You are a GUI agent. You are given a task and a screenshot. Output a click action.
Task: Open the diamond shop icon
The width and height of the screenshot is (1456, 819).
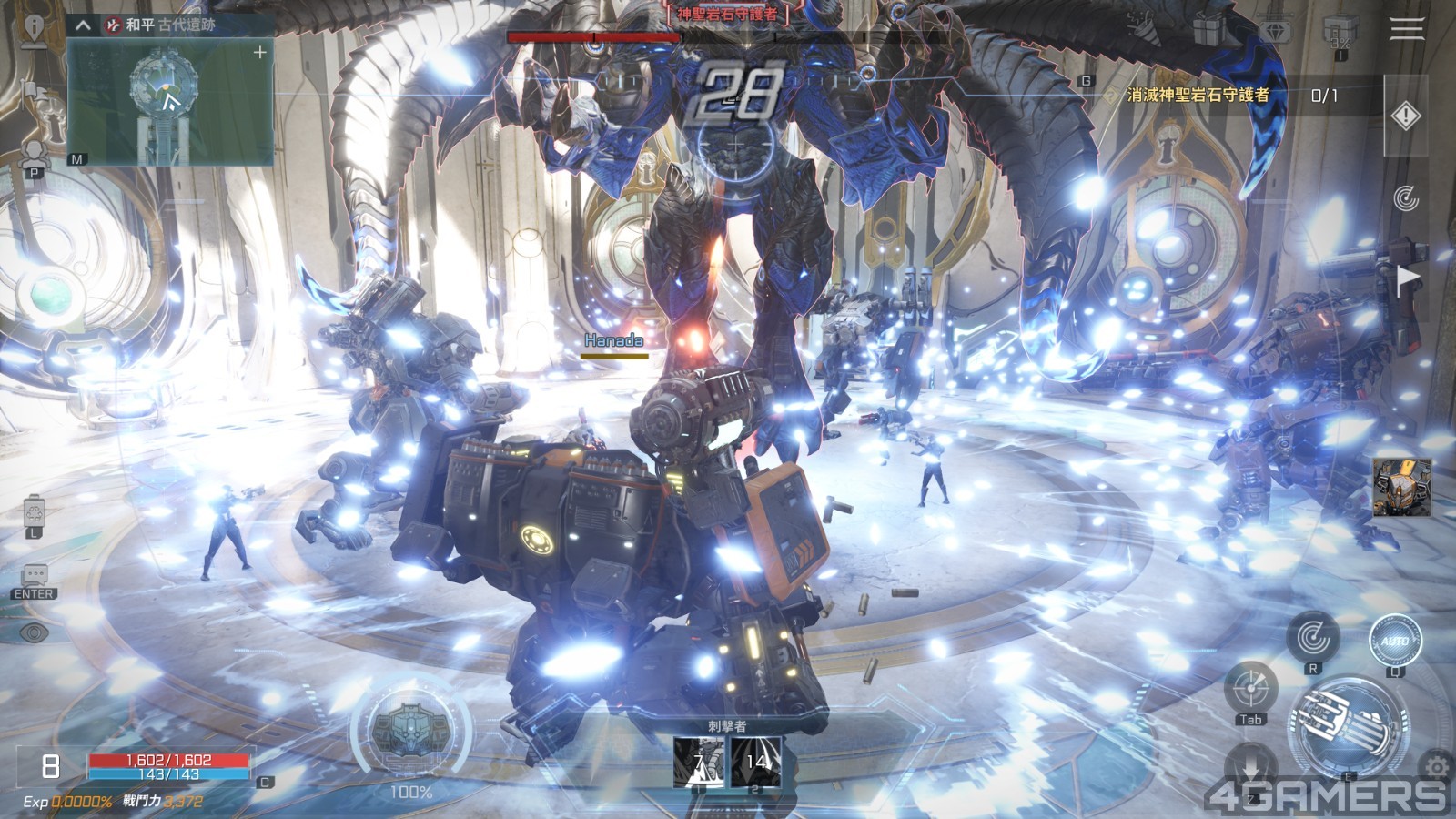[x=1276, y=31]
